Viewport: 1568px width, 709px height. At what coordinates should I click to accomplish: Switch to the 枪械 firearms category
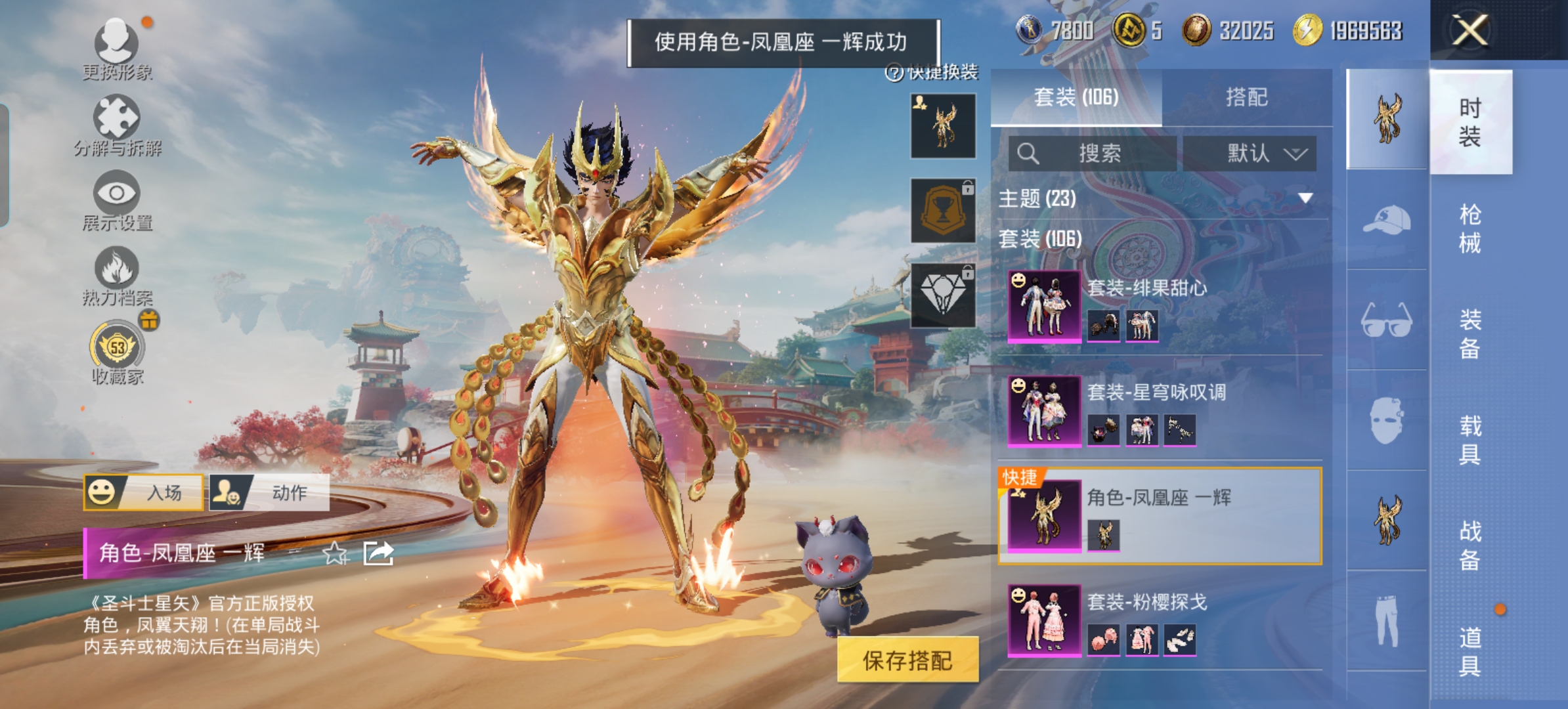click(x=1470, y=228)
